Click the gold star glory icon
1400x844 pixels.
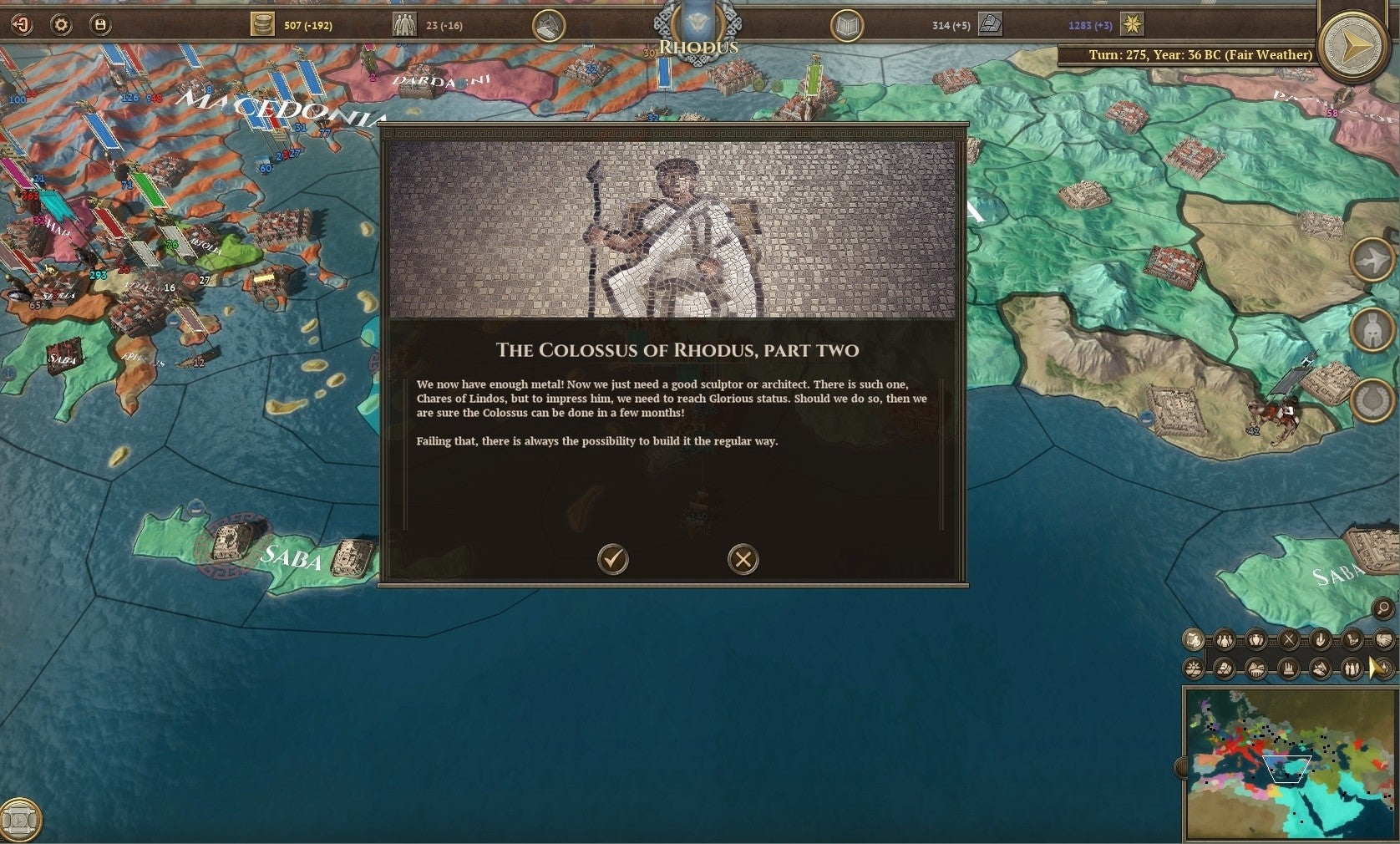coord(1132,25)
